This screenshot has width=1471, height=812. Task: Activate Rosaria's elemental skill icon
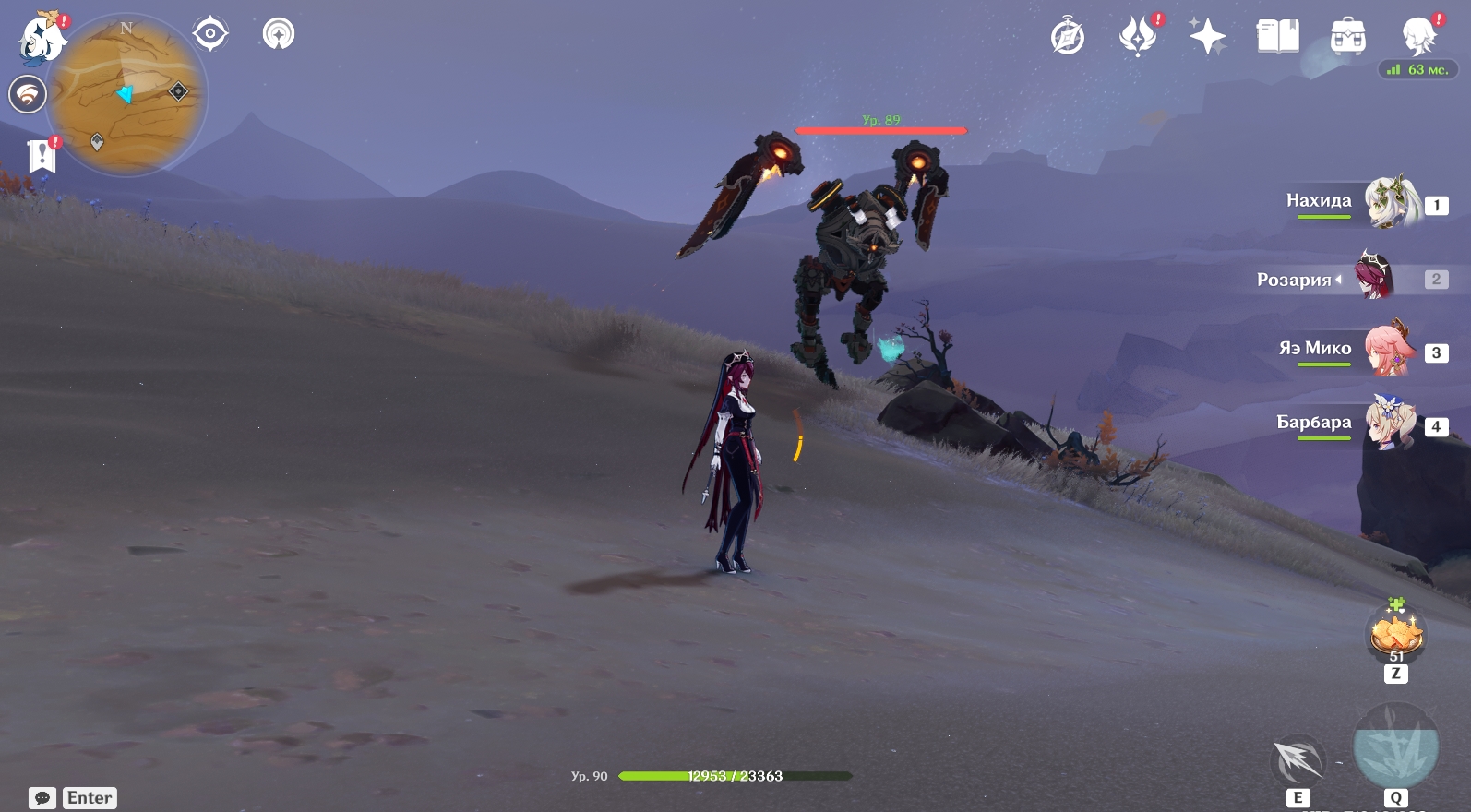(1298, 760)
